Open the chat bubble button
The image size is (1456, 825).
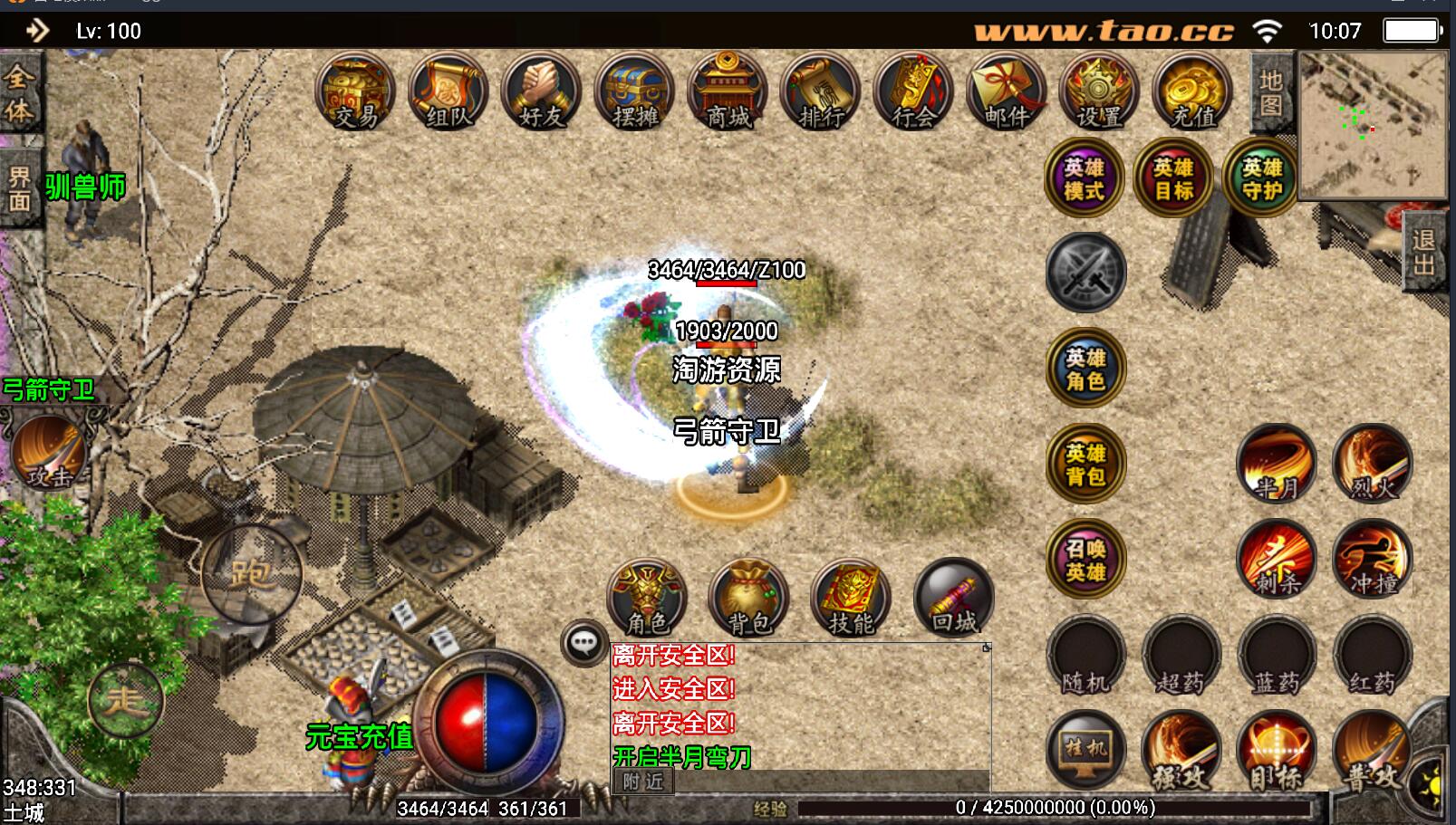point(583,643)
